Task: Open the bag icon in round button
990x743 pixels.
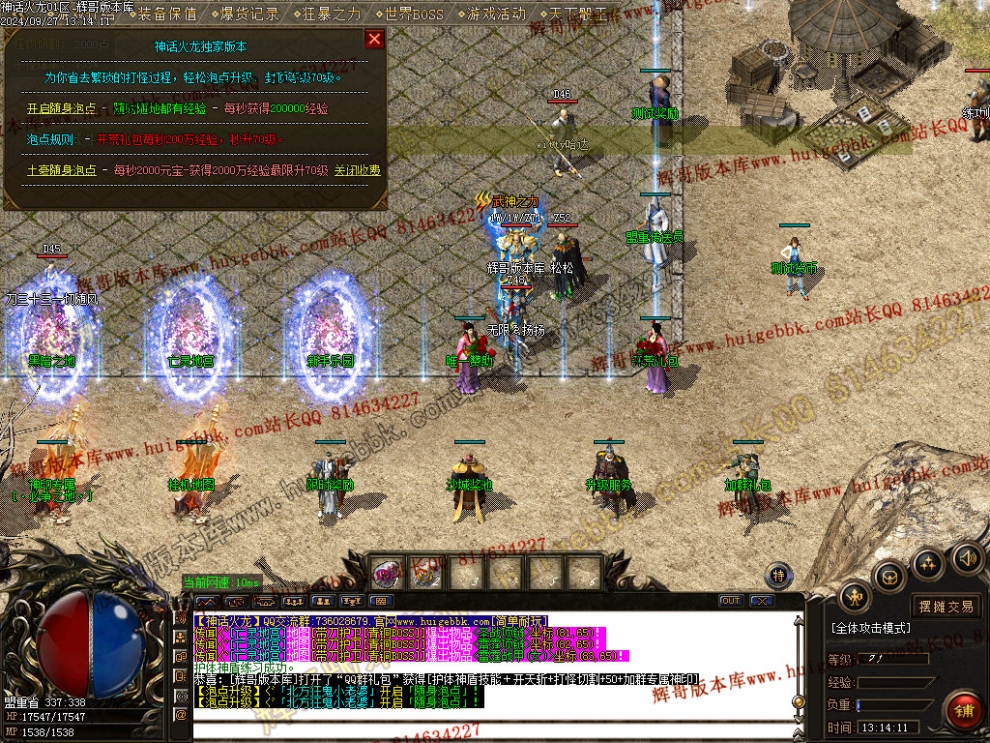Action: coord(890,575)
